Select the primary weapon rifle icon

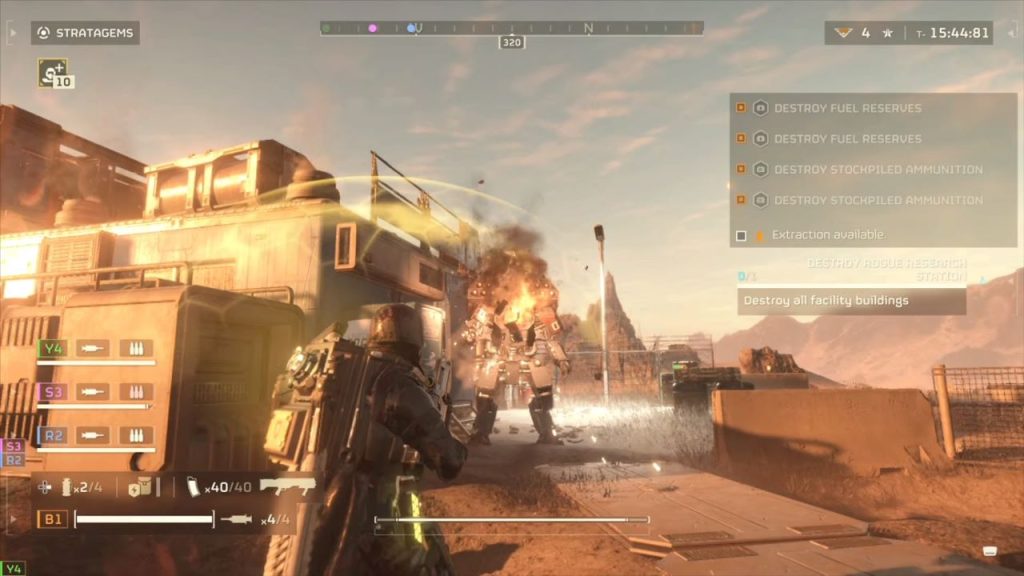pos(287,486)
